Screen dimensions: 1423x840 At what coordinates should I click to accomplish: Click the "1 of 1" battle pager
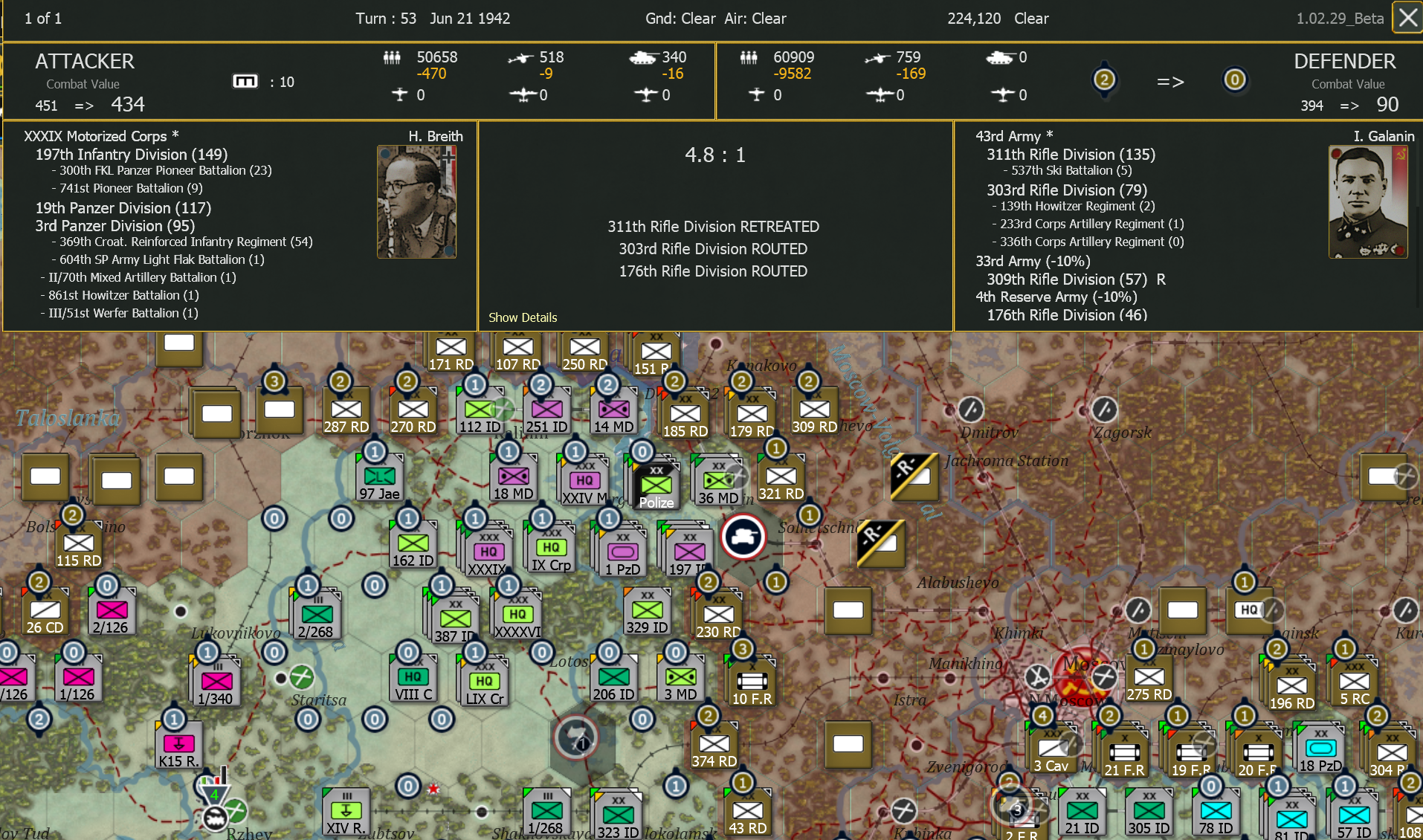[x=43, y=18]
